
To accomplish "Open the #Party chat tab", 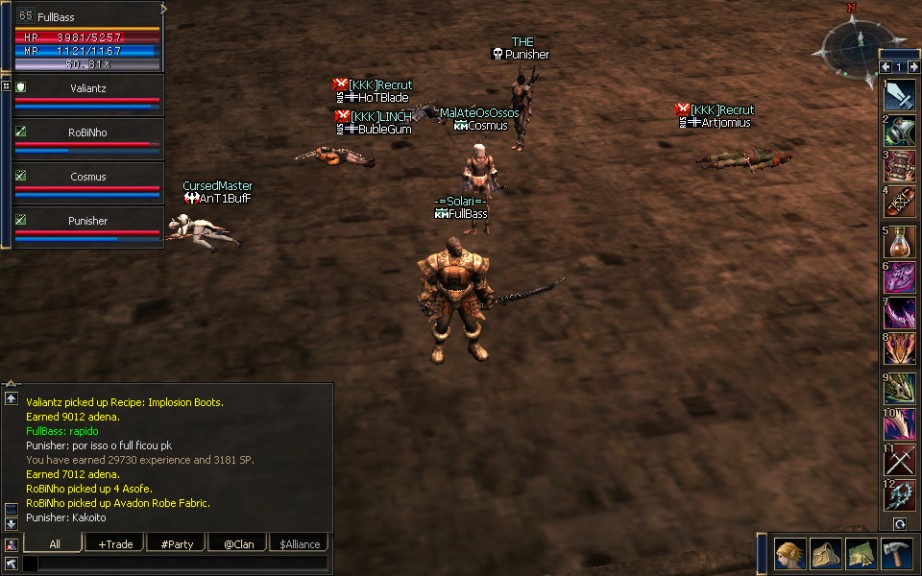I will pyautogui.click(x=175, y=544).
